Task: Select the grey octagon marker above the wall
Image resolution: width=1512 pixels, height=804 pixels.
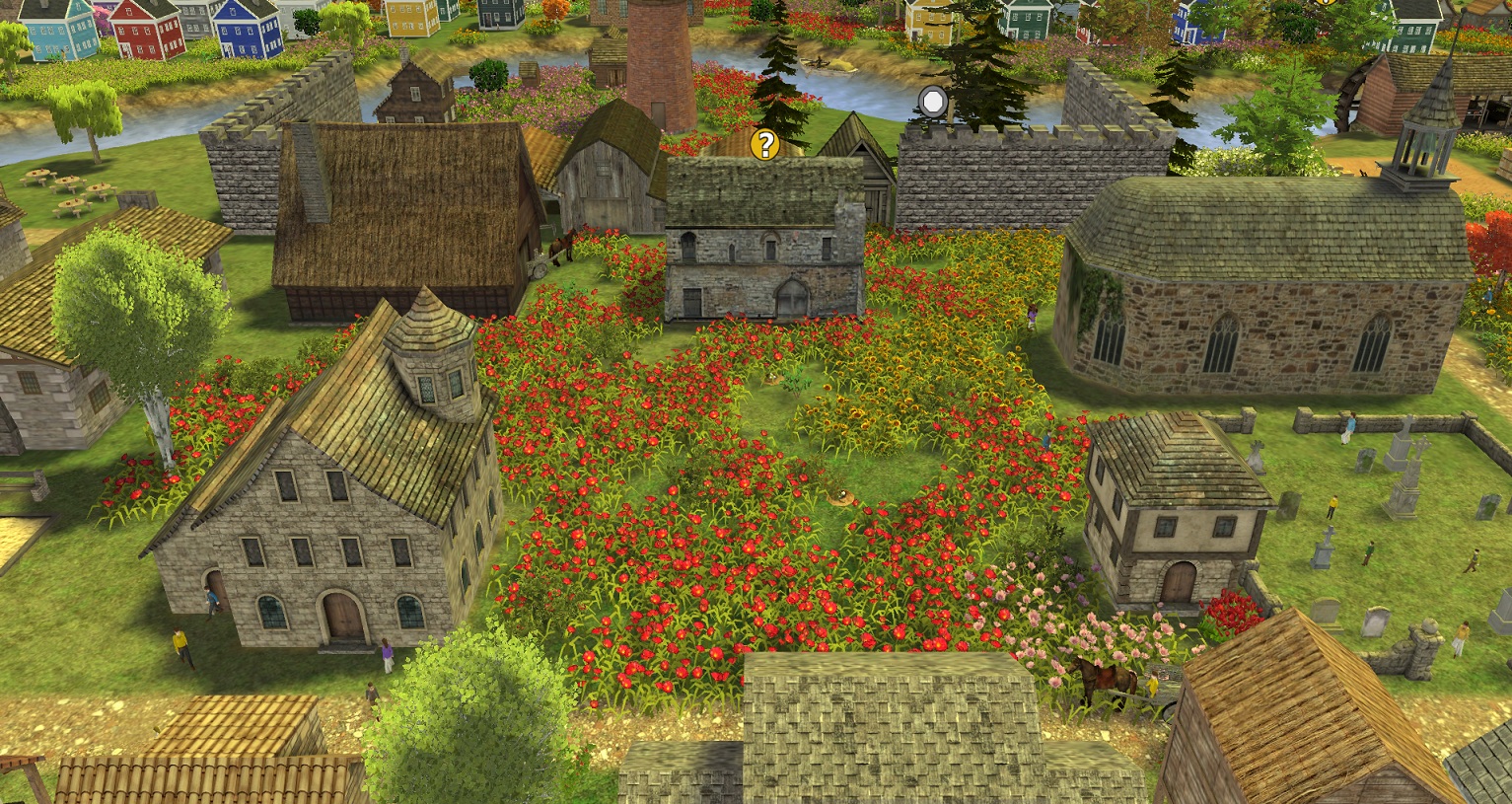Action: point(933,101)
